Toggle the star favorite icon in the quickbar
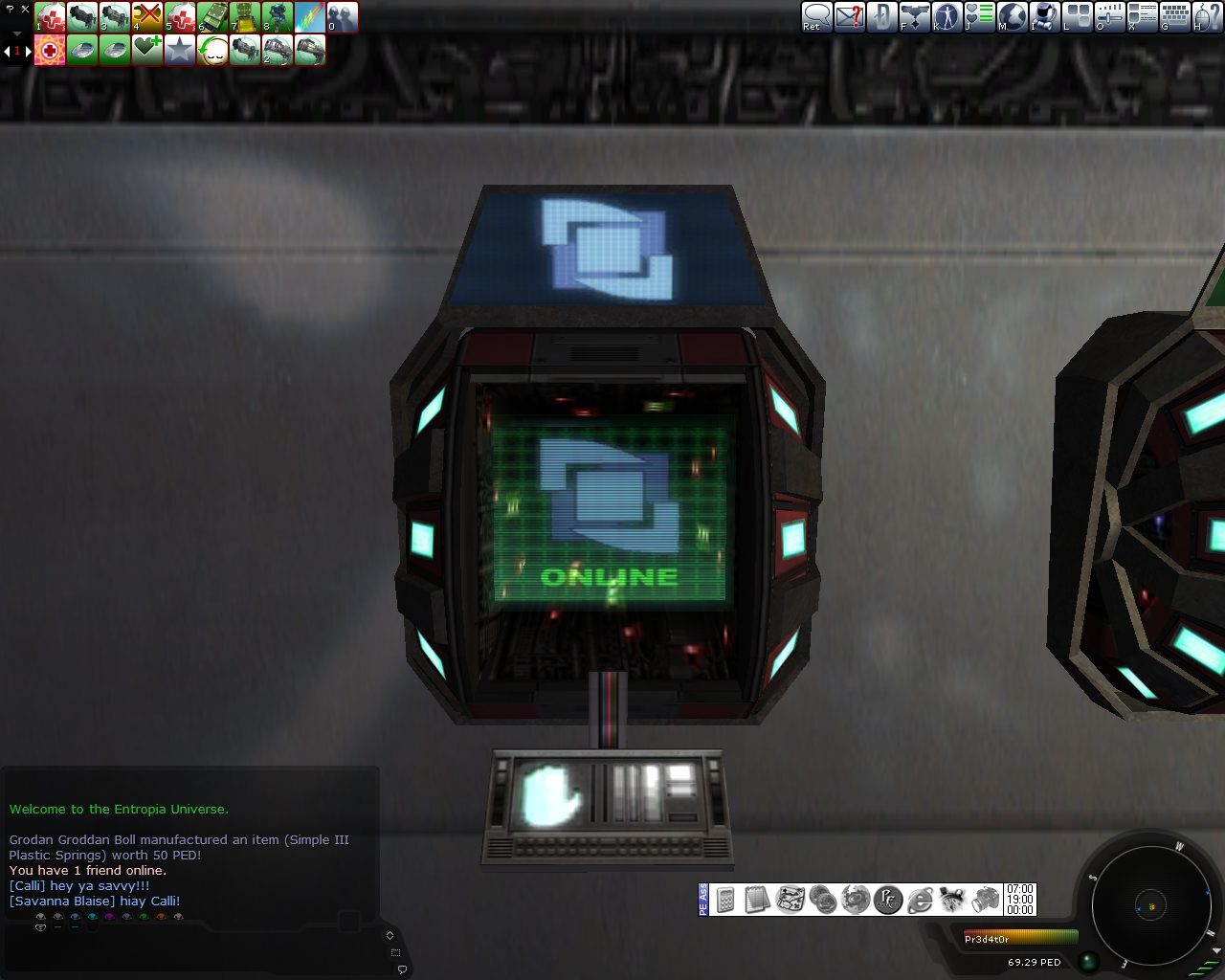1225x980 pixels. pos(181,49)
